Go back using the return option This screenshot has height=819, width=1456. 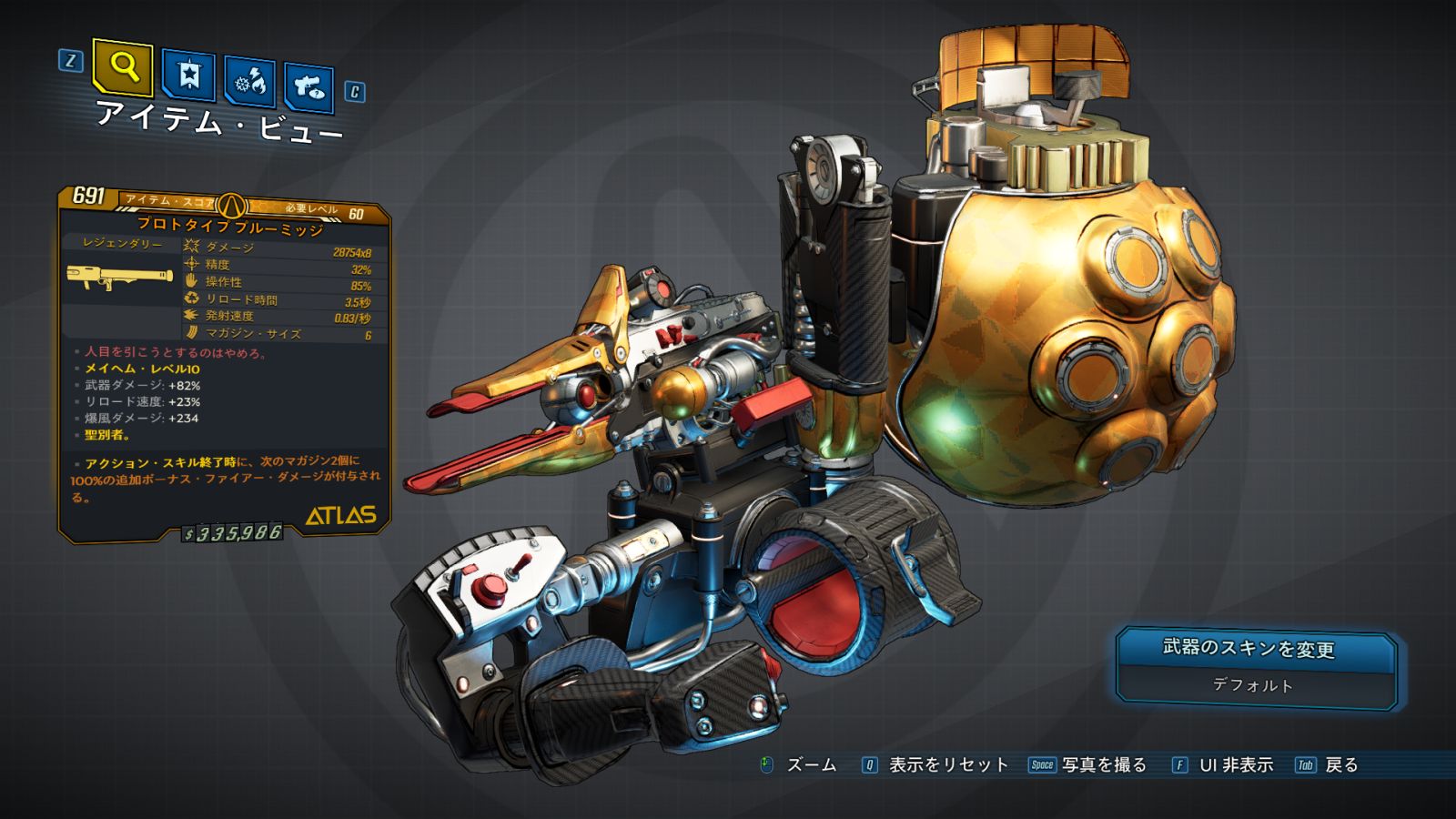1340,765
